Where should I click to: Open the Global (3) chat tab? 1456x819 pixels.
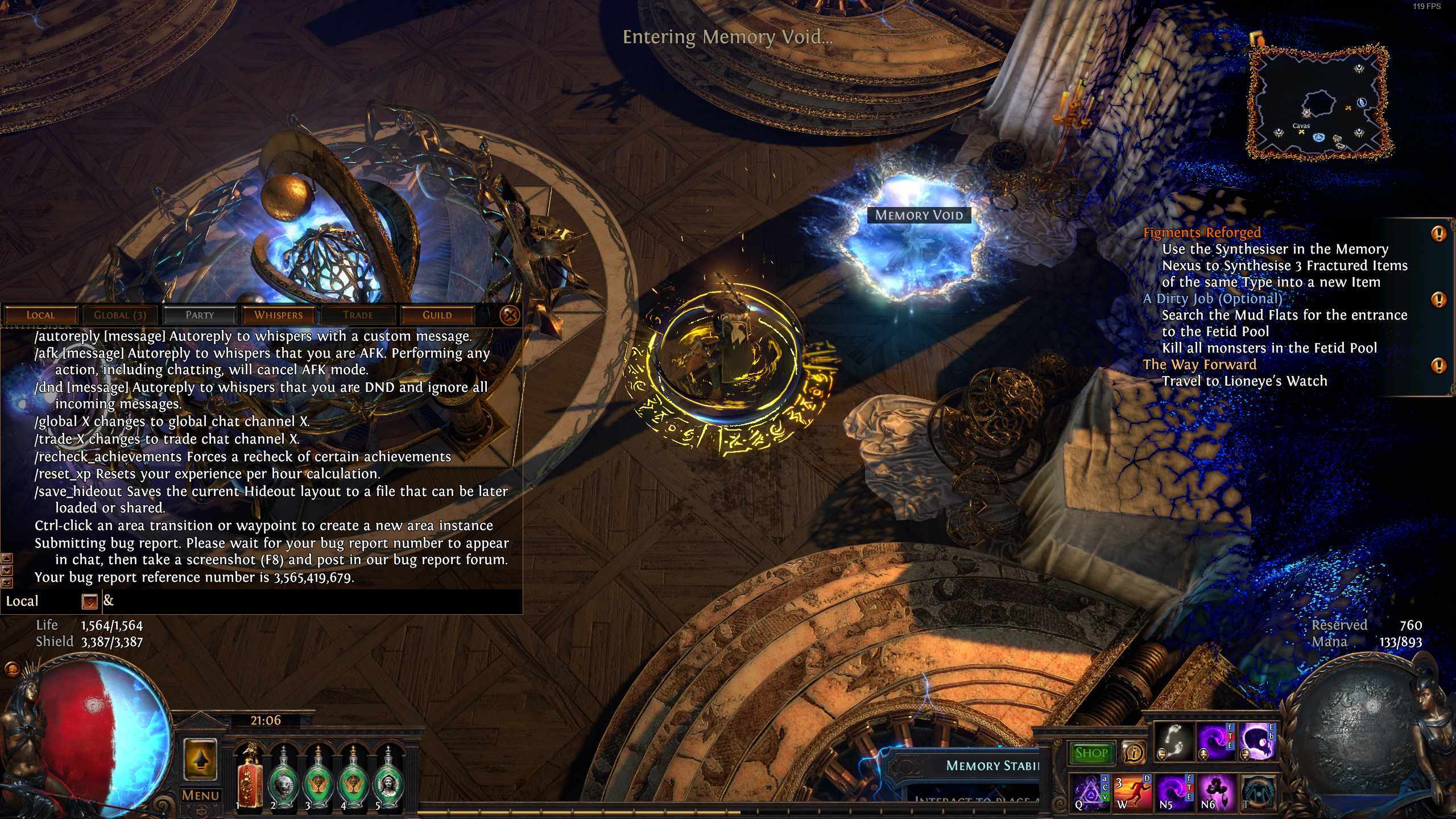pos(120,315)
